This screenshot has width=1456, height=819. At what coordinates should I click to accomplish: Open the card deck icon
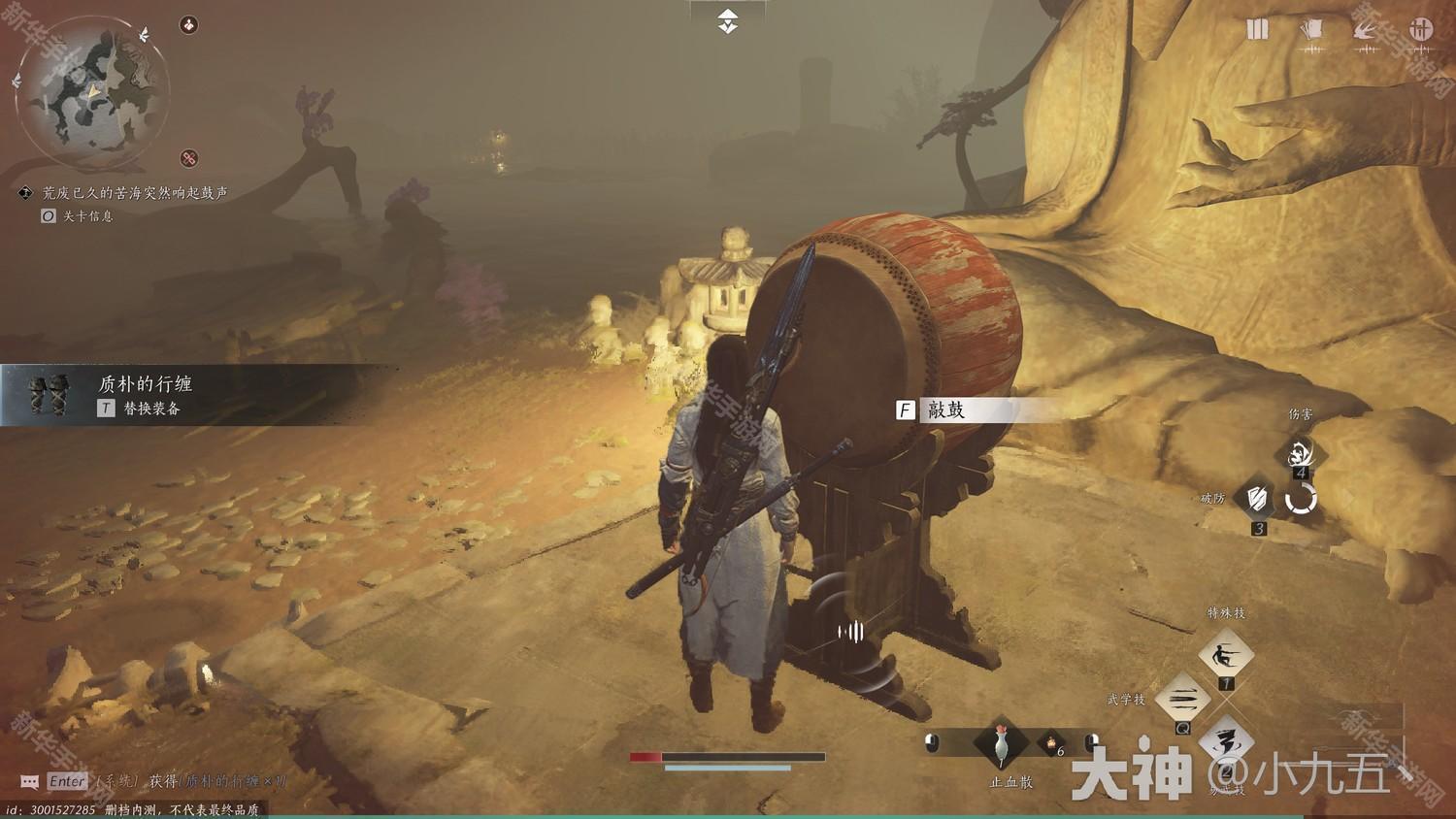(x=1311, y=30)
